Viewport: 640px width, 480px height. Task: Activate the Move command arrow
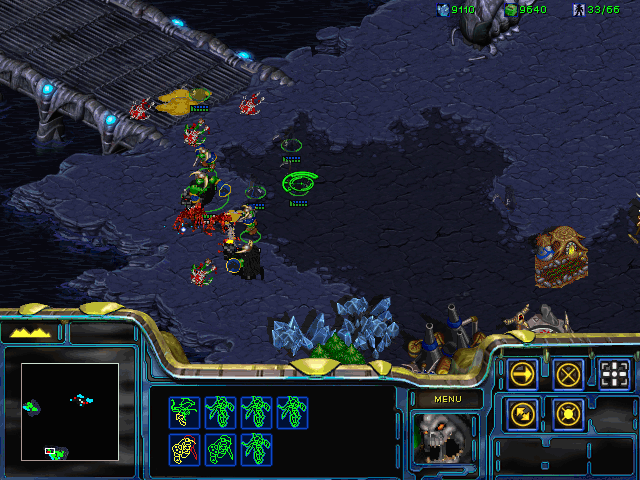click(523, 374)
